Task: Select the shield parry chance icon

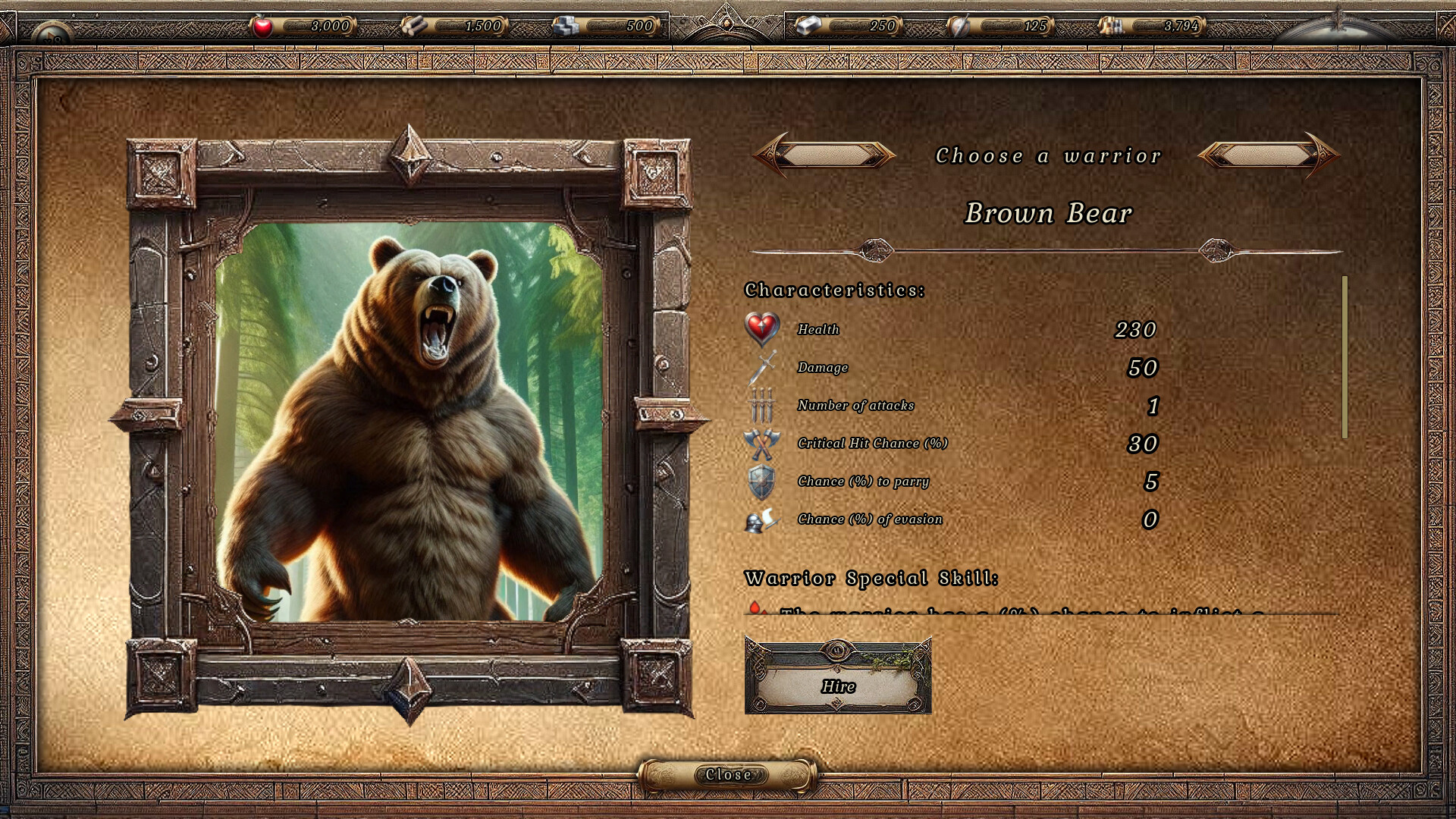Action: tap(761, 481)
